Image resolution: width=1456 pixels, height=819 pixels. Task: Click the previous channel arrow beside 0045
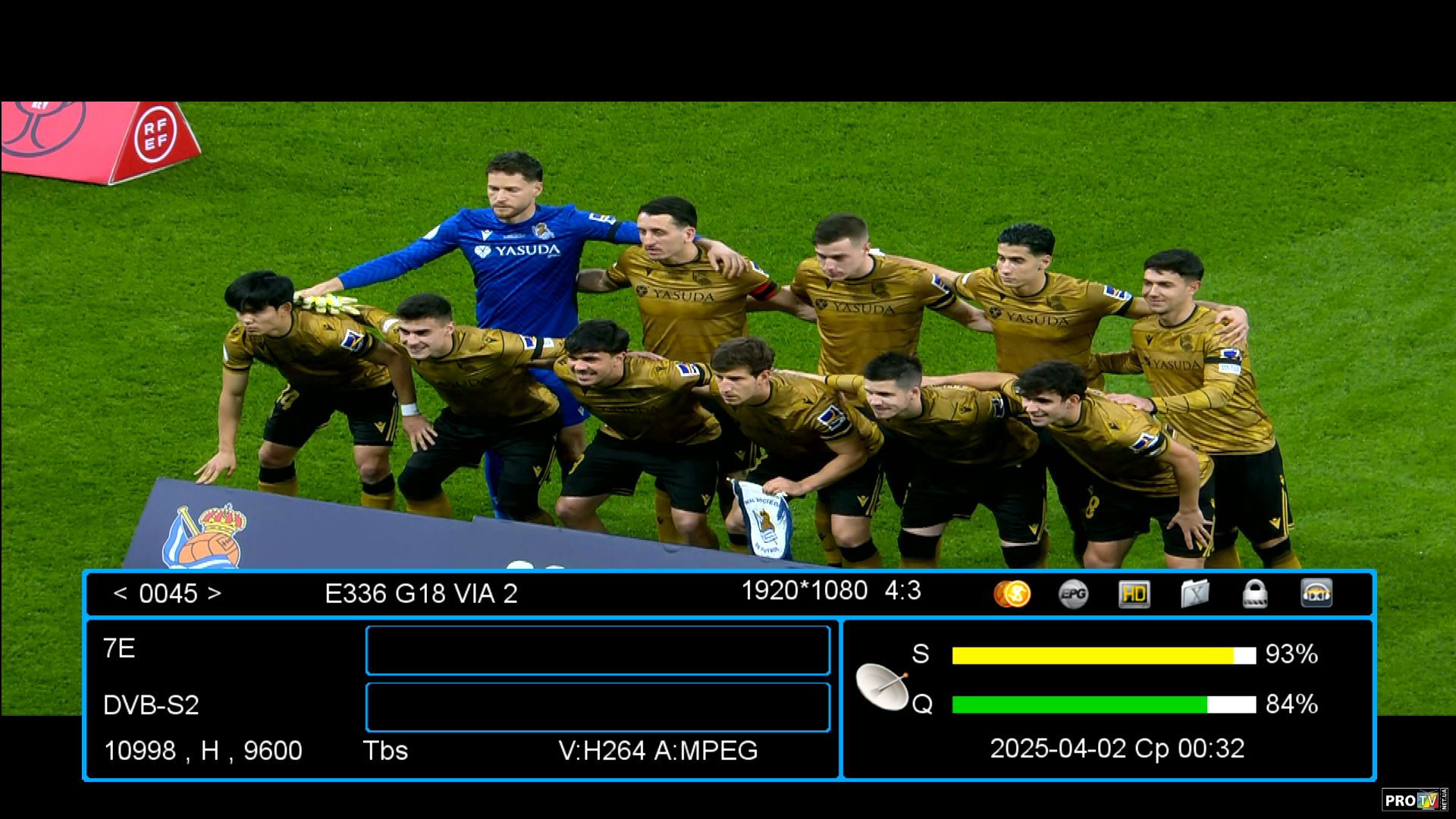coord(120,593)
